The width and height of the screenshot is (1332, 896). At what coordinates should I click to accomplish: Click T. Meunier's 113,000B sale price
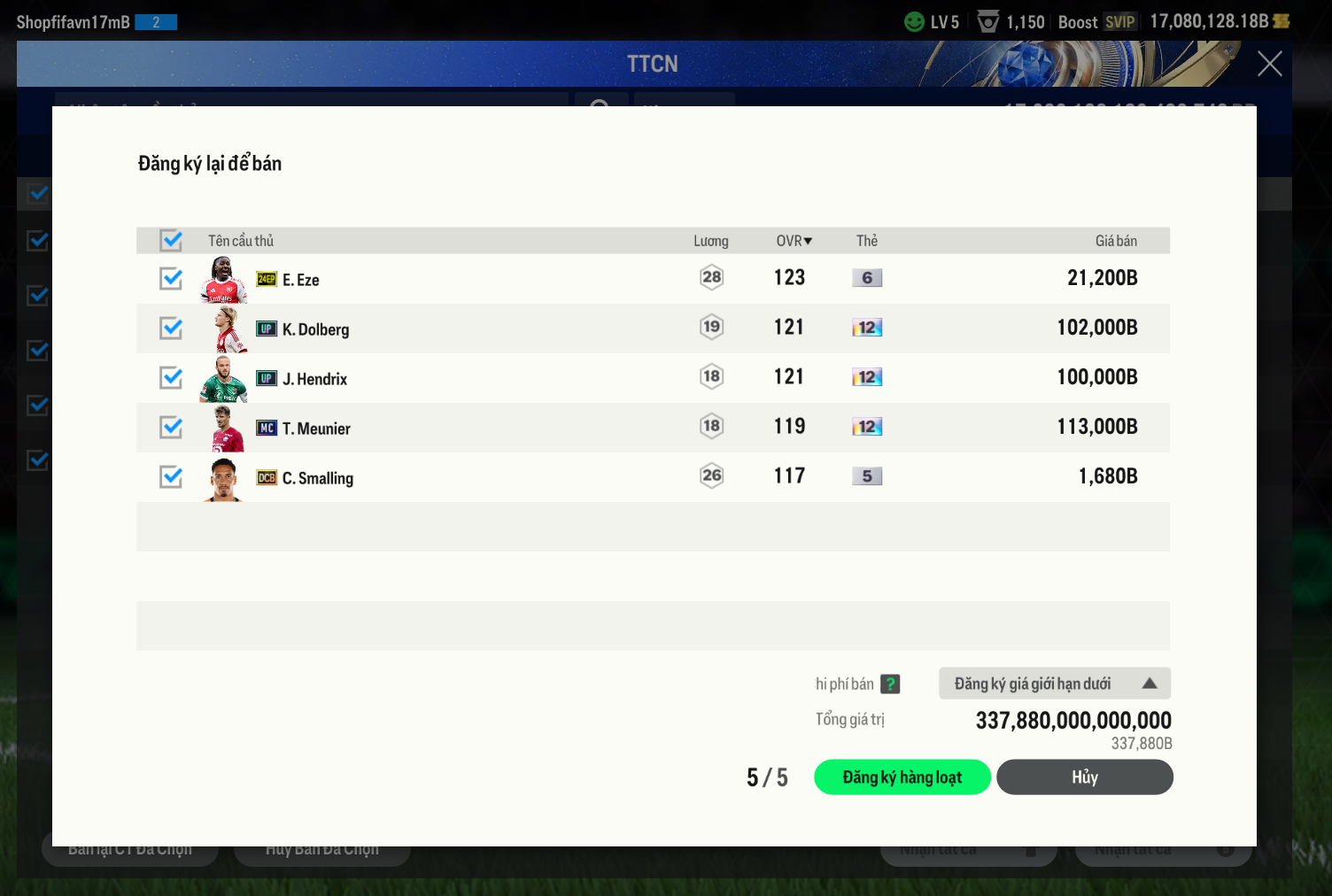pos(1096,427)
